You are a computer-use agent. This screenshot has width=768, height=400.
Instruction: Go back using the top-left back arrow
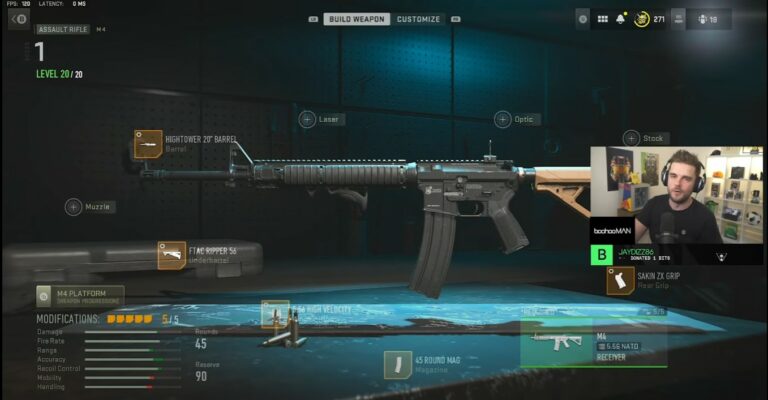19,19
